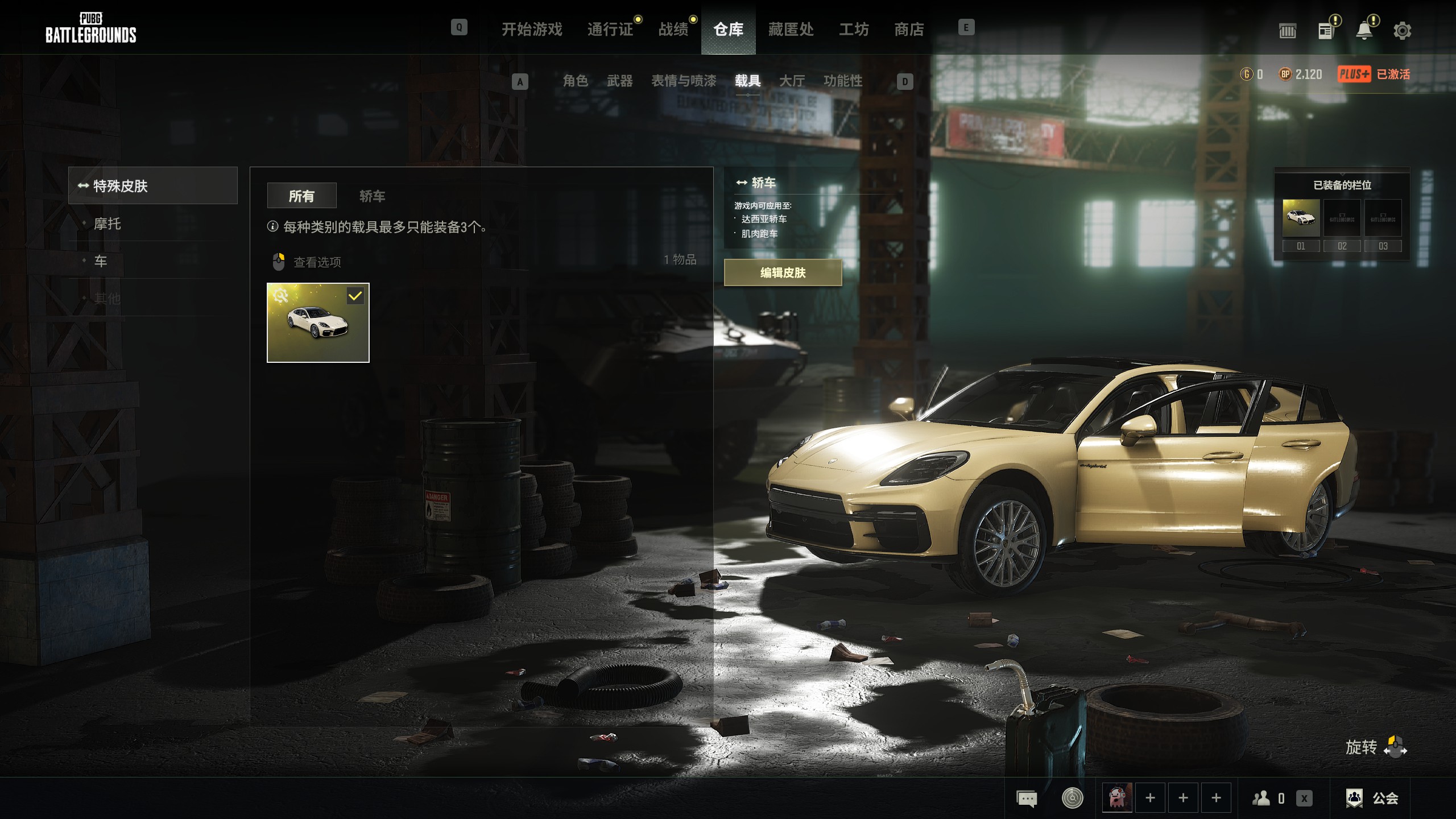Switch to the 通行证 pass tab
Image resolution: width=1456 pixels, height=819 pixels.
[x=610, y=29]
